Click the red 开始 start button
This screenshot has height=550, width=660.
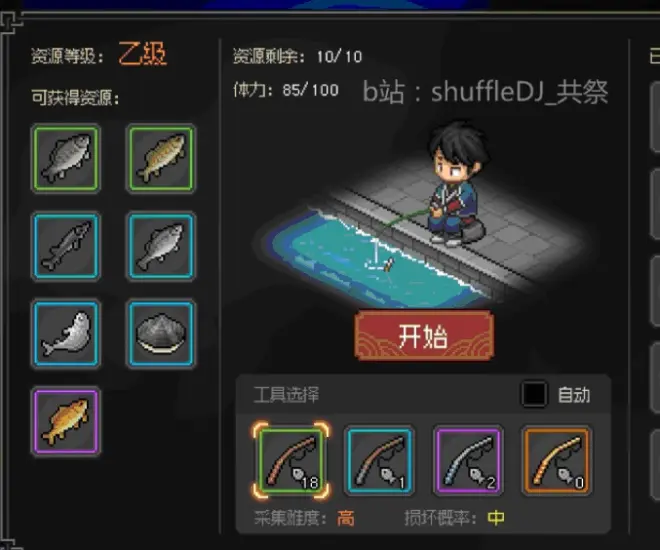tap(423, 335)
